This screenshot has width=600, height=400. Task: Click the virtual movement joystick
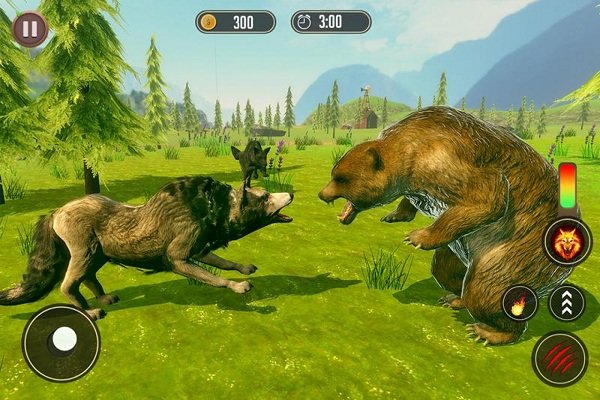click(x=61, y=343)
